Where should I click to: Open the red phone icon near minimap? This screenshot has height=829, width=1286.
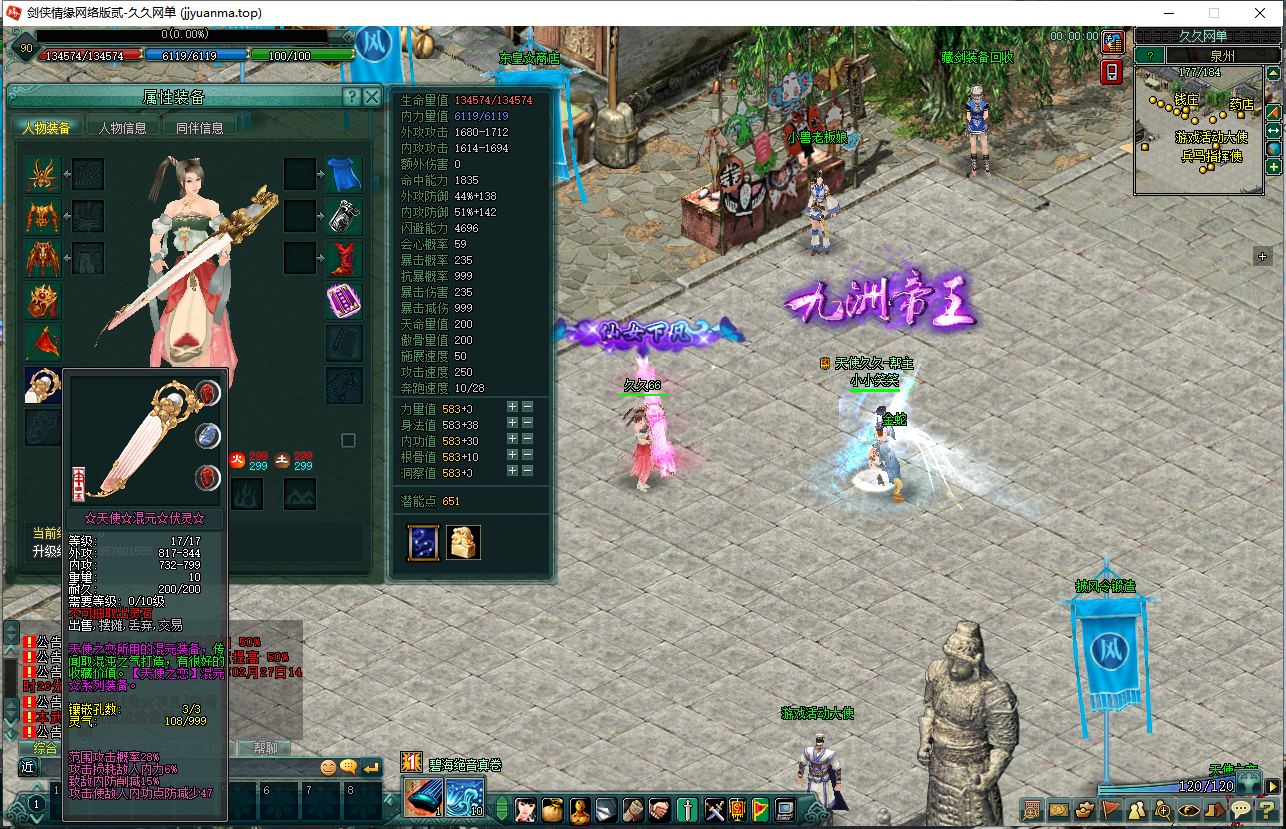(1112, 72)
